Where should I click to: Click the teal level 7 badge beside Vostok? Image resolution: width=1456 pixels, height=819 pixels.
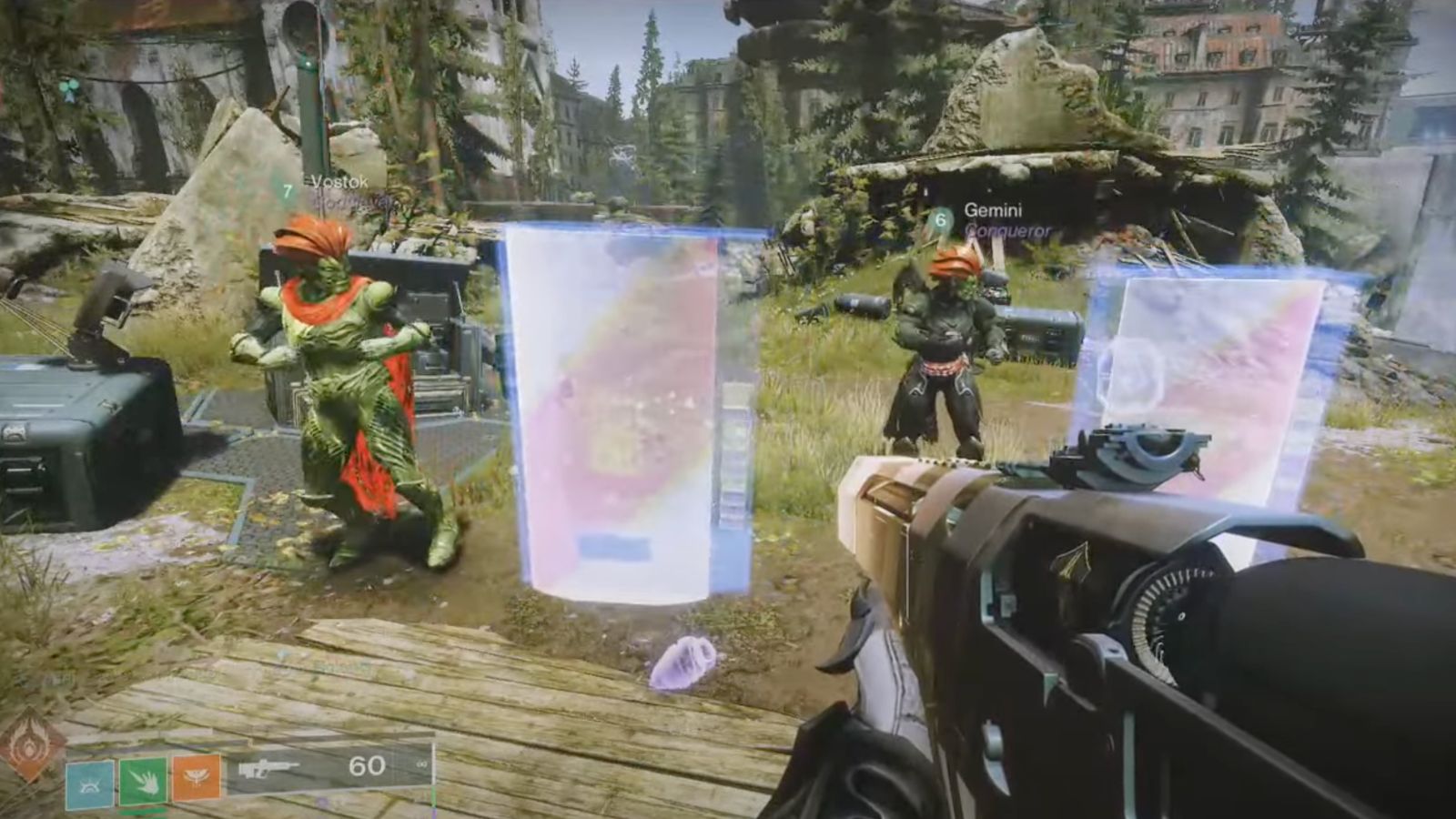point(288,191)
